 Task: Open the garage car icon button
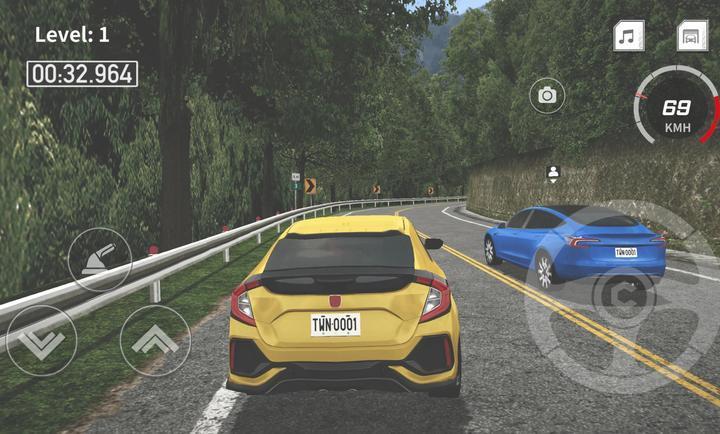[692, 37]
